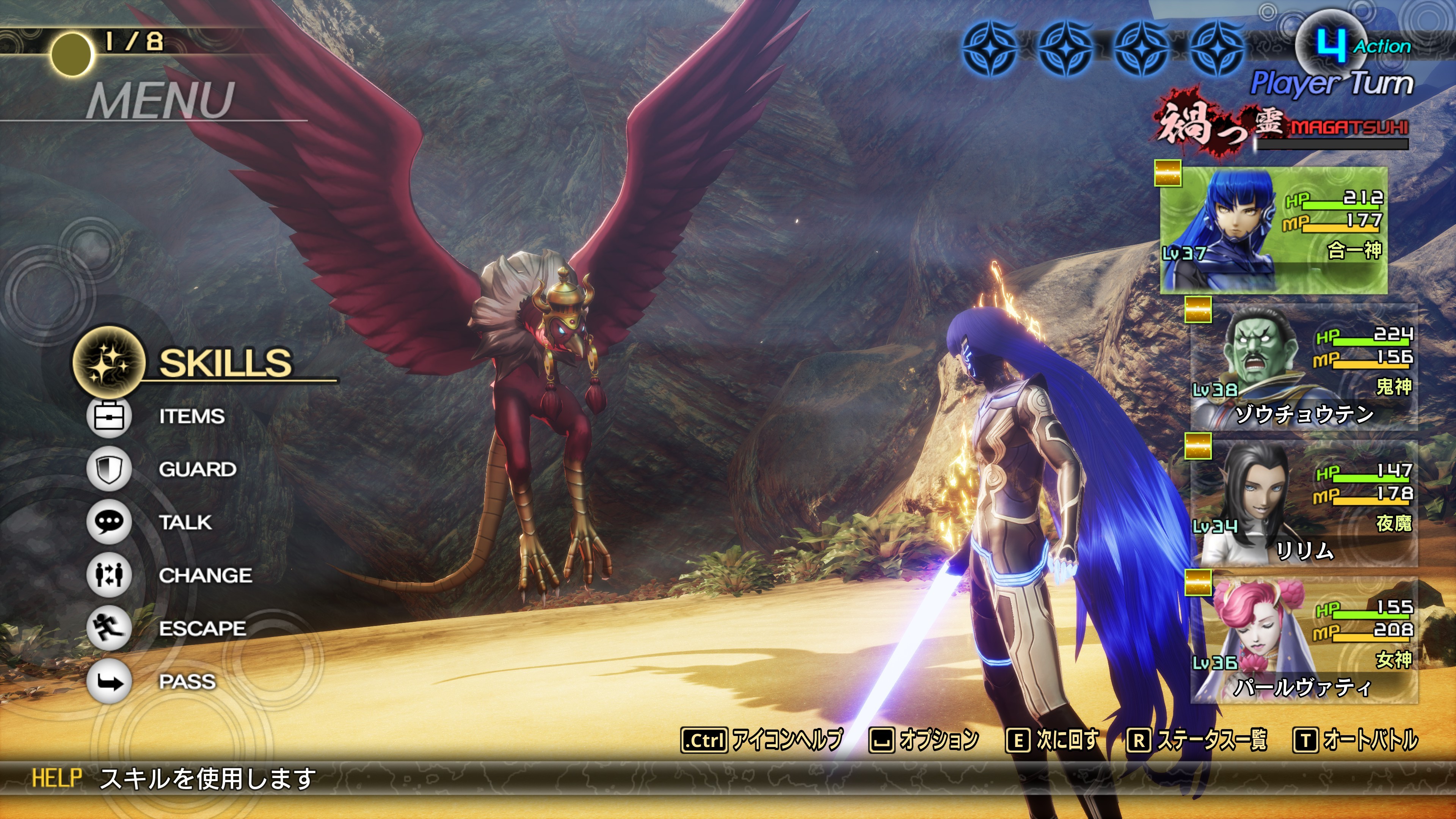Viewport: 1456px width, 819px height.
Task: Choose 次に回す to pass to next
Action: coord(1053,740)
